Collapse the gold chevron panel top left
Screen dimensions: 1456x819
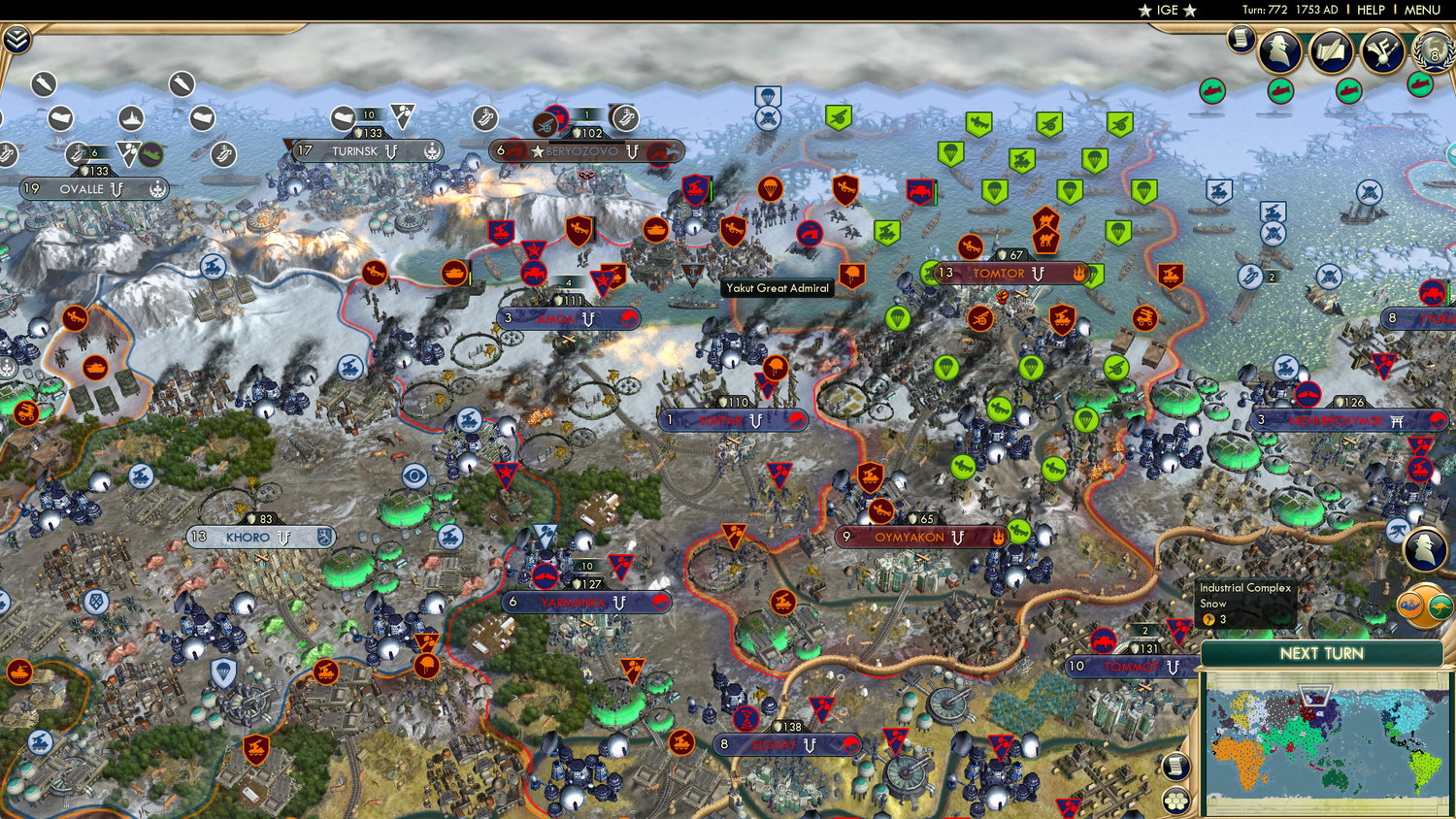pos(19,40)
